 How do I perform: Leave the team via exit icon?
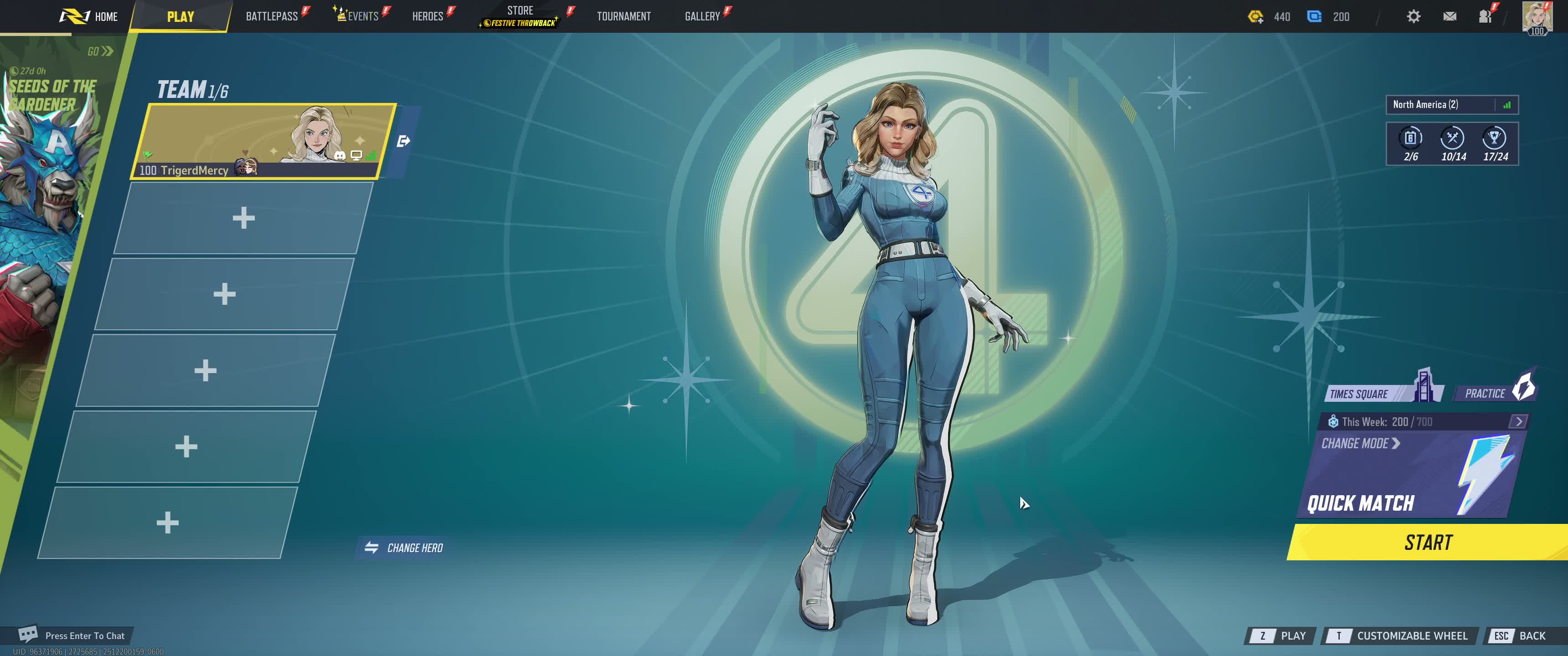[403, 142]
